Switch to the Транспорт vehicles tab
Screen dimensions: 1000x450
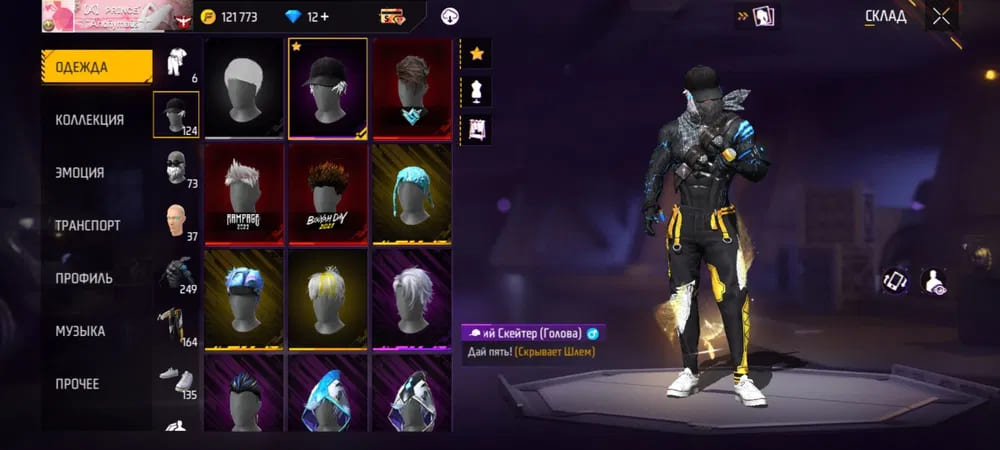coord(88,225)
